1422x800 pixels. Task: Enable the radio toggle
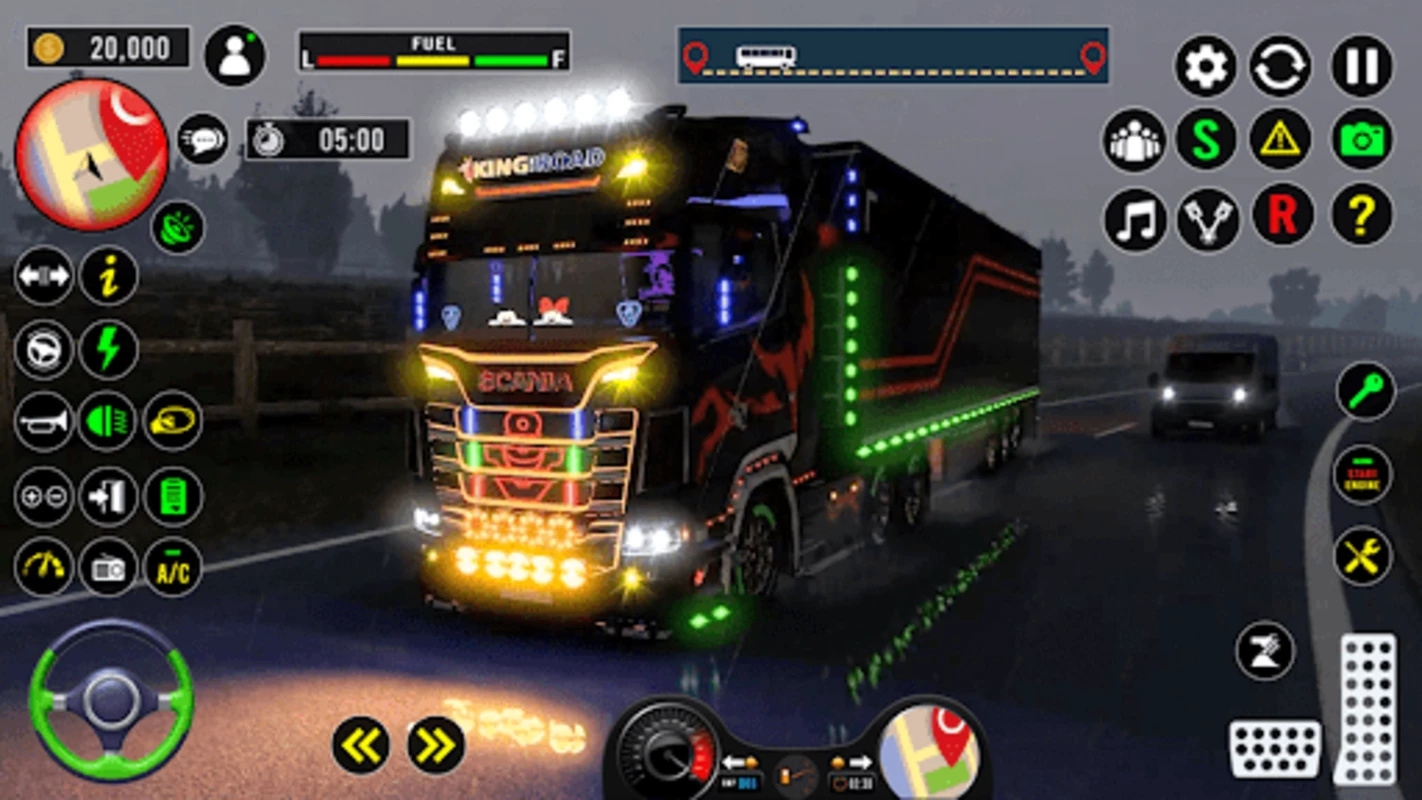click(107, 569)
